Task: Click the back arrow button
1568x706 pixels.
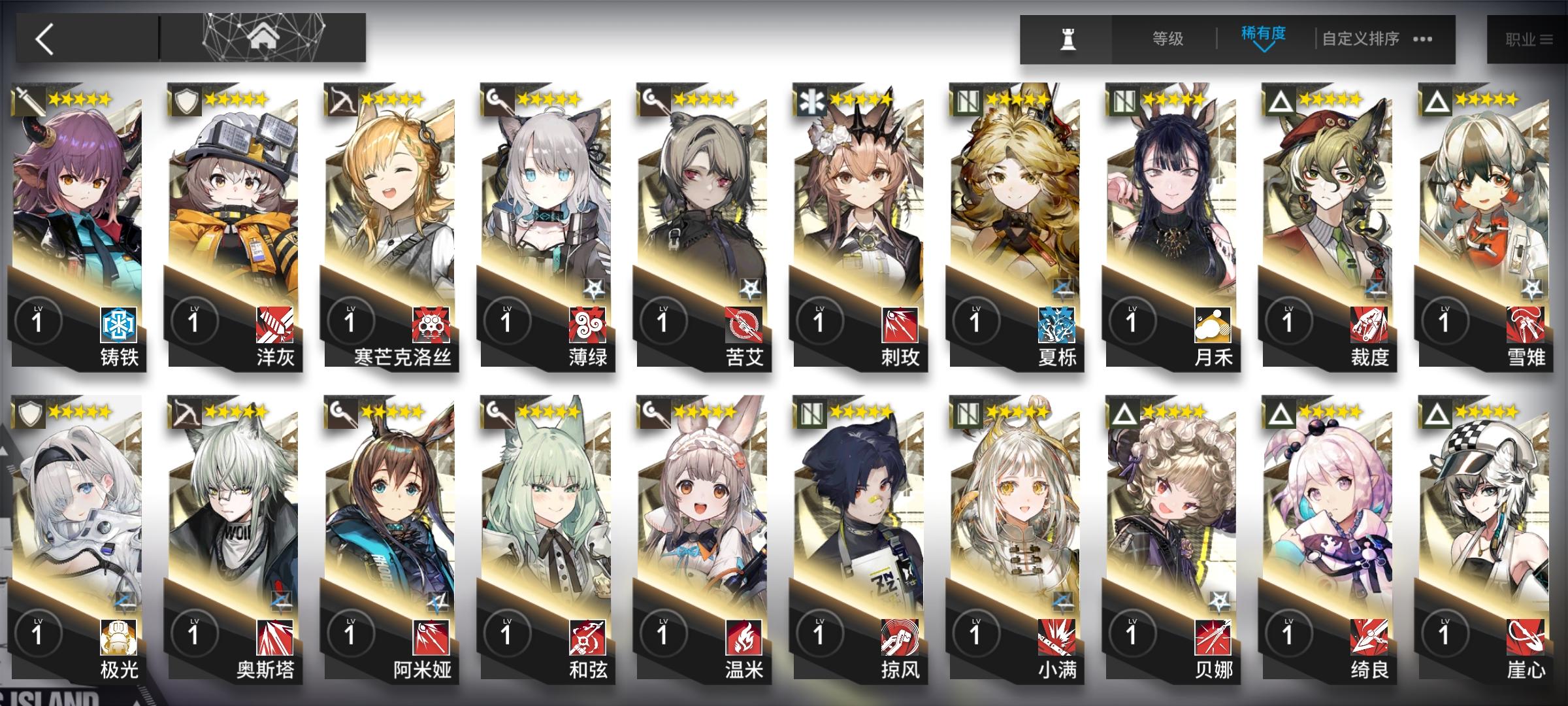Action: pos(42,39)
